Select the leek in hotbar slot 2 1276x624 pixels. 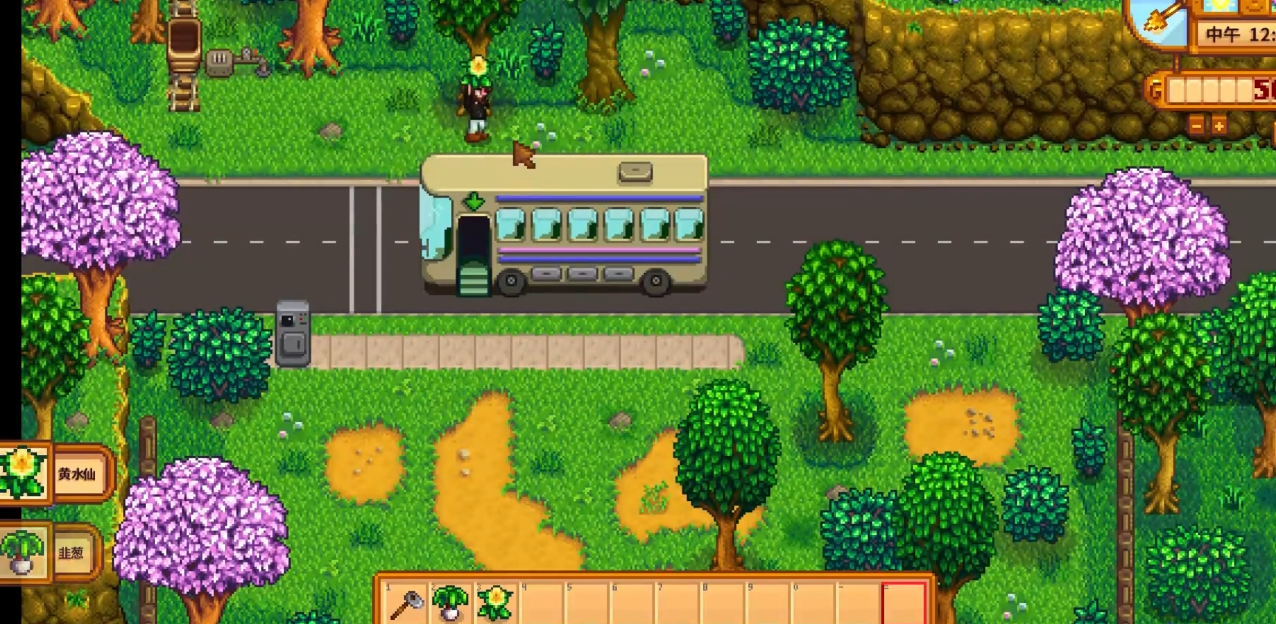pyautogui.click(x=450, y=603)
